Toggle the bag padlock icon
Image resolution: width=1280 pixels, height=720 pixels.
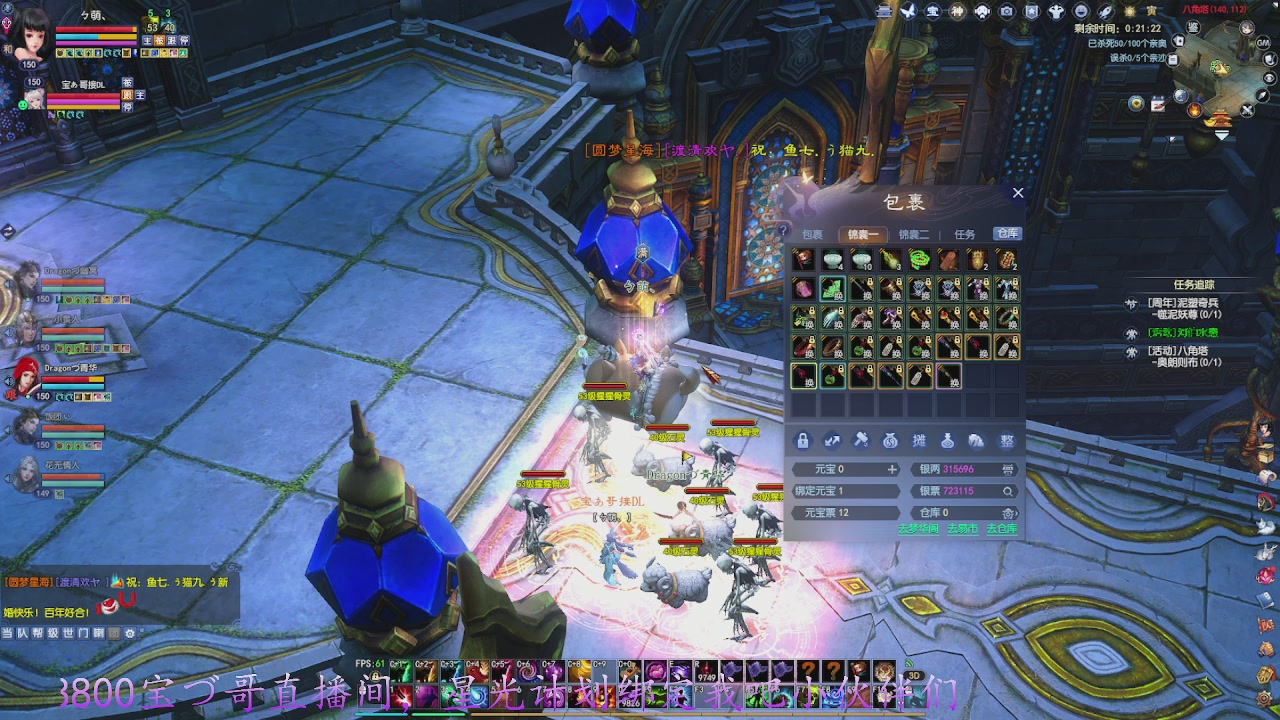pos(802,441)
